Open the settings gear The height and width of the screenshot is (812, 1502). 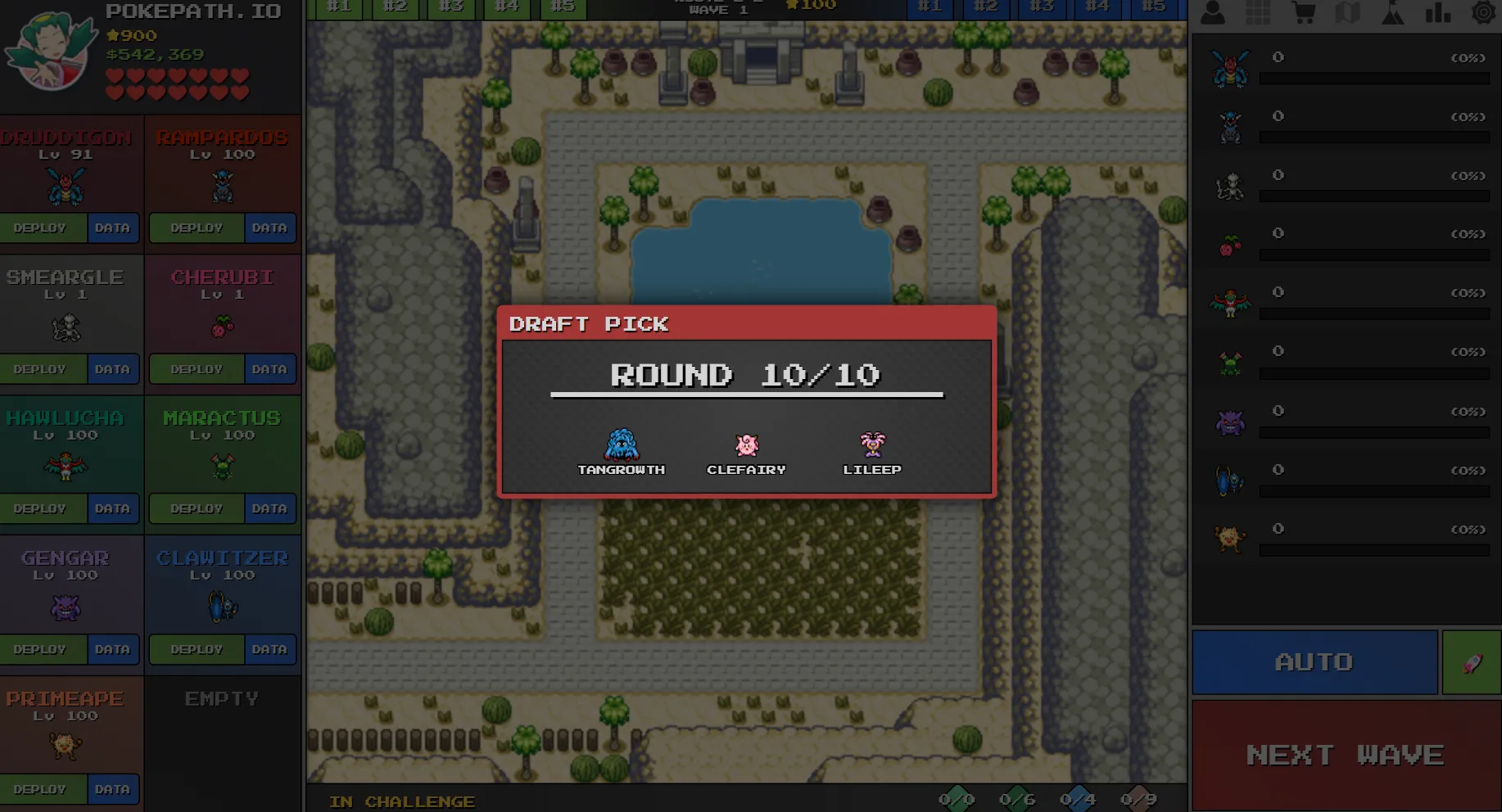1482,13
